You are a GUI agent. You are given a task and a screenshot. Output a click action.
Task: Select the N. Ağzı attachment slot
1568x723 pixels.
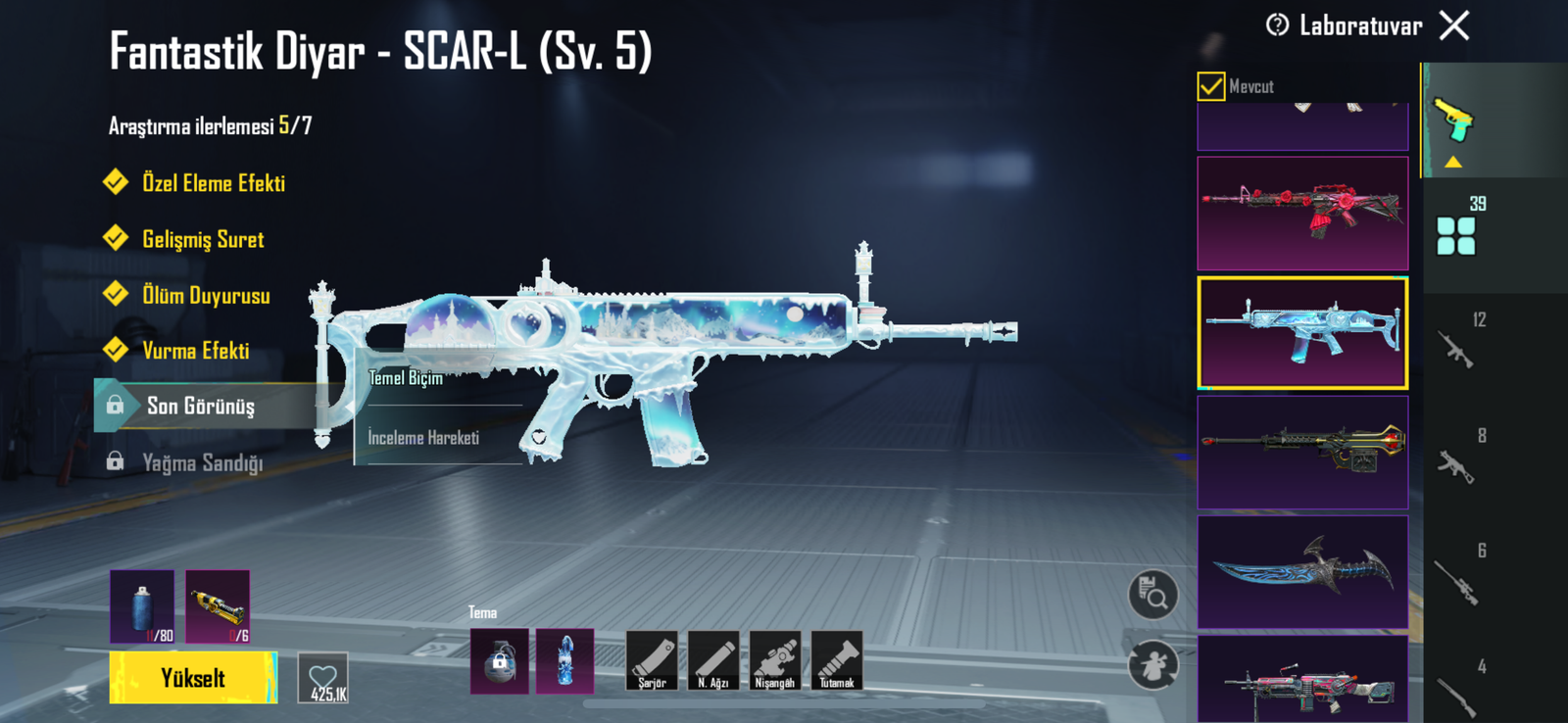tap(713, 660)
